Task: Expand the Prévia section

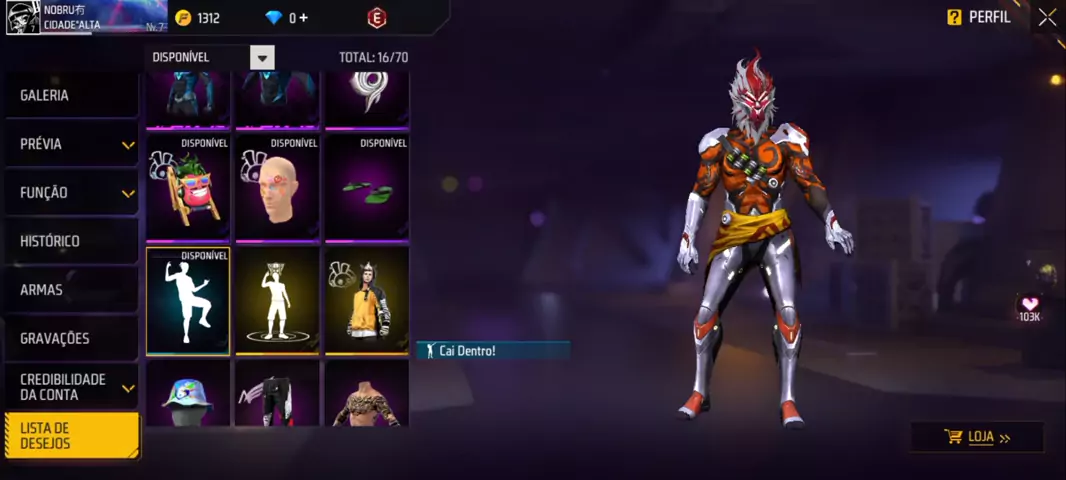Action: pos(70,144)
